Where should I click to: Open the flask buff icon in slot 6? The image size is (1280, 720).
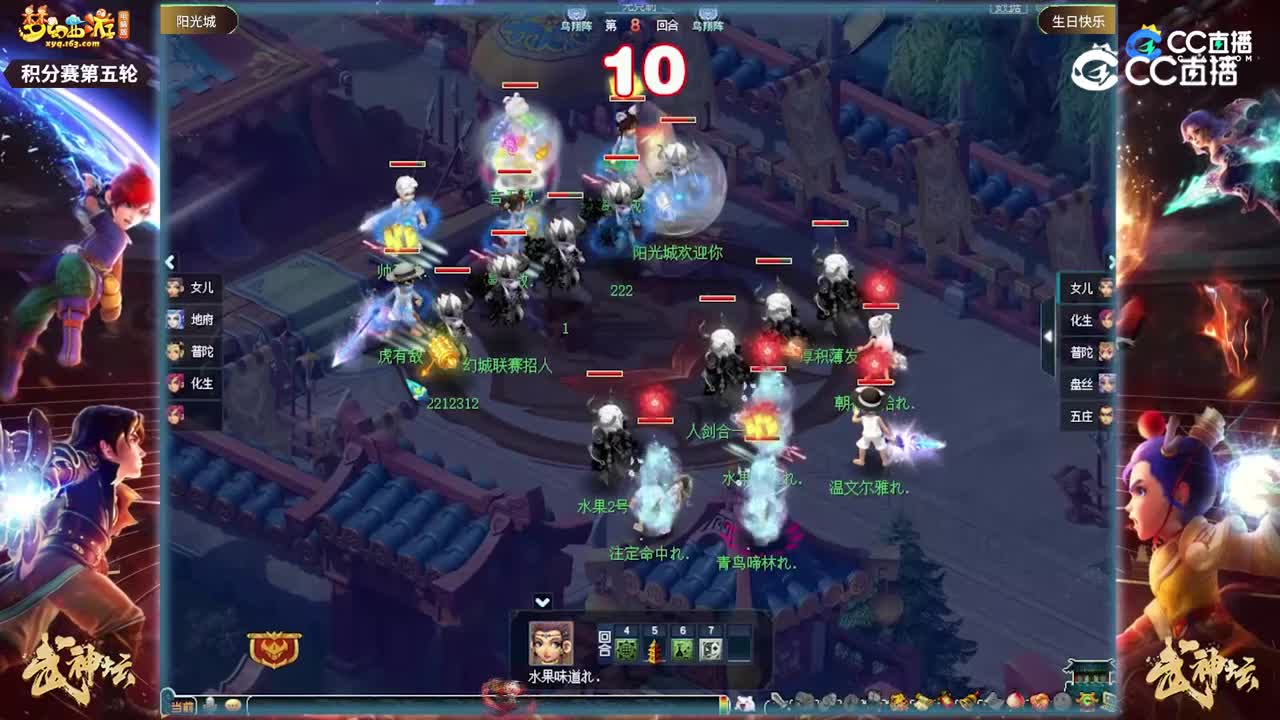(x=683, y=648)
